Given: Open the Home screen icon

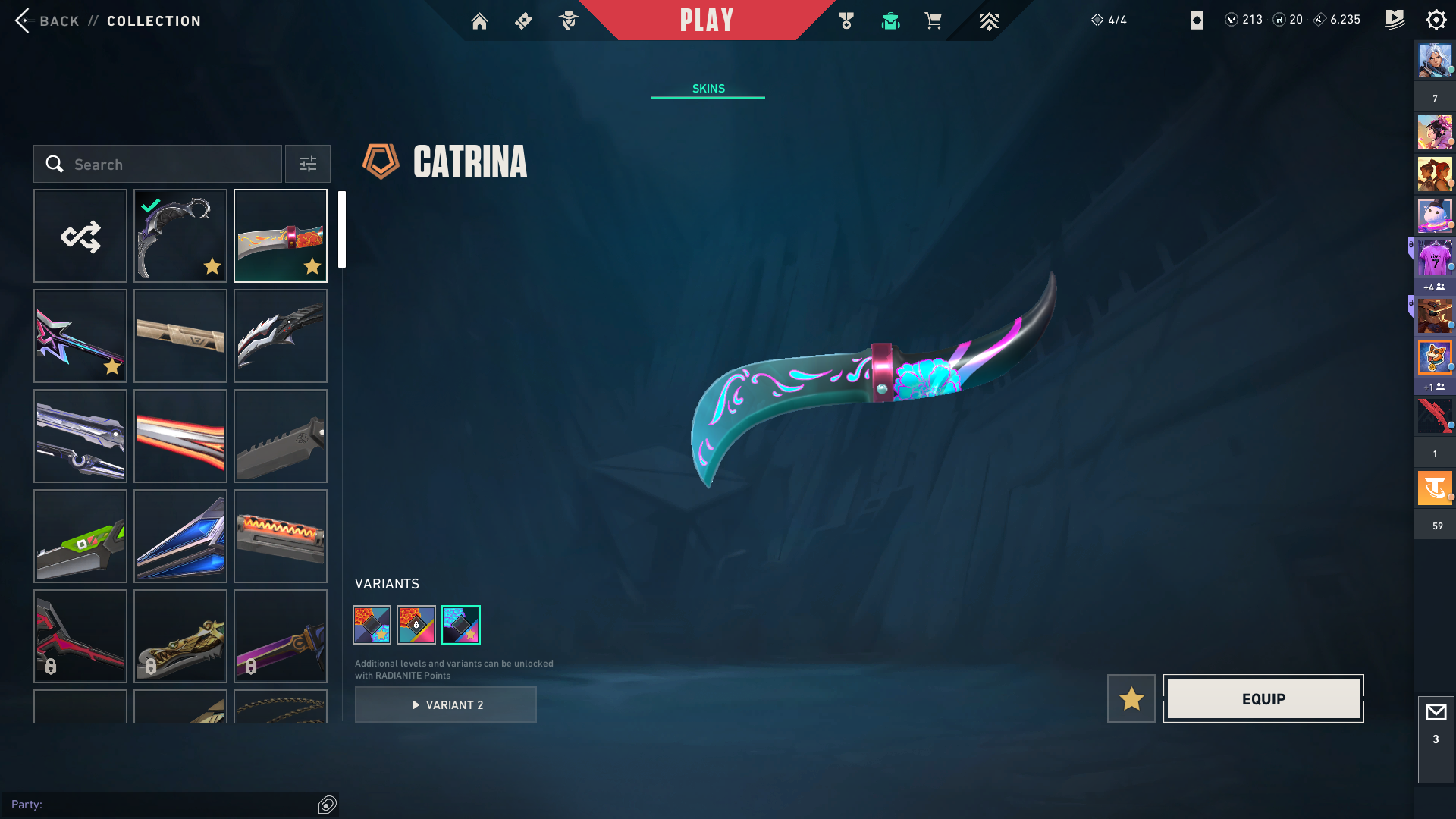Looking at the screenshot, I should point(479,21).
